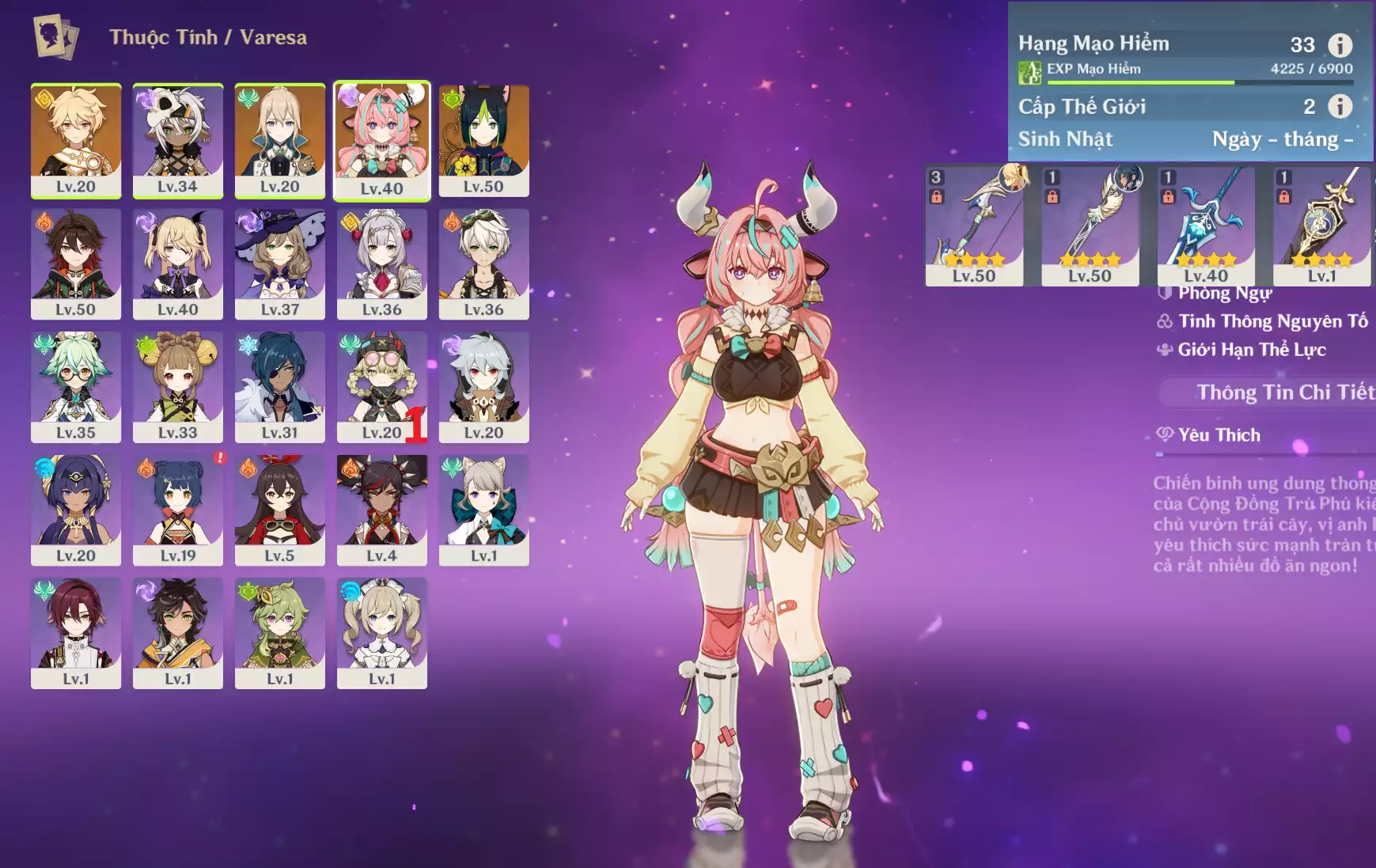
Task: Select Barbara's Lv.1 portrait
Action: (x=381, y=633)
